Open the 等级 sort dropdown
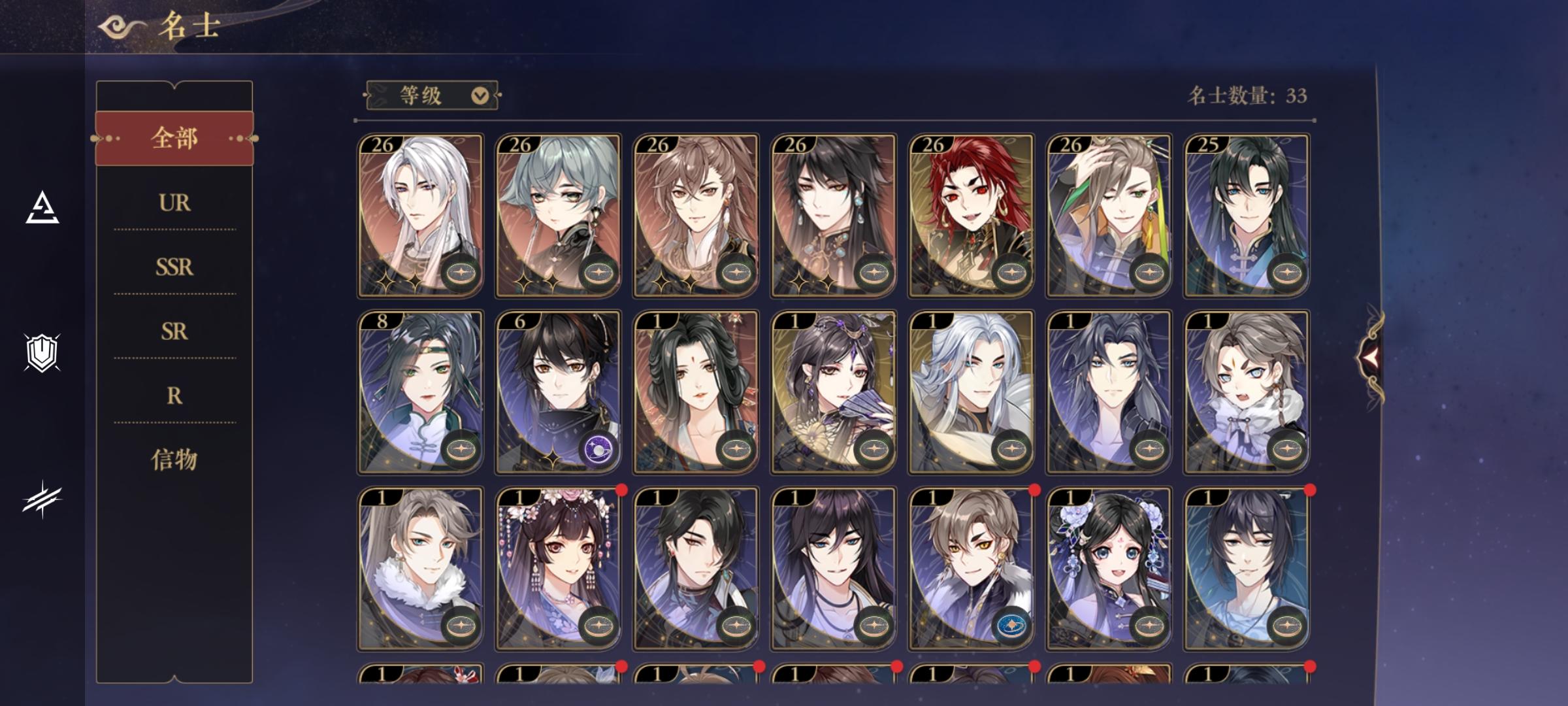This screenshot has width=1568, height=706. pyautogui.click(x=433, y=95)
